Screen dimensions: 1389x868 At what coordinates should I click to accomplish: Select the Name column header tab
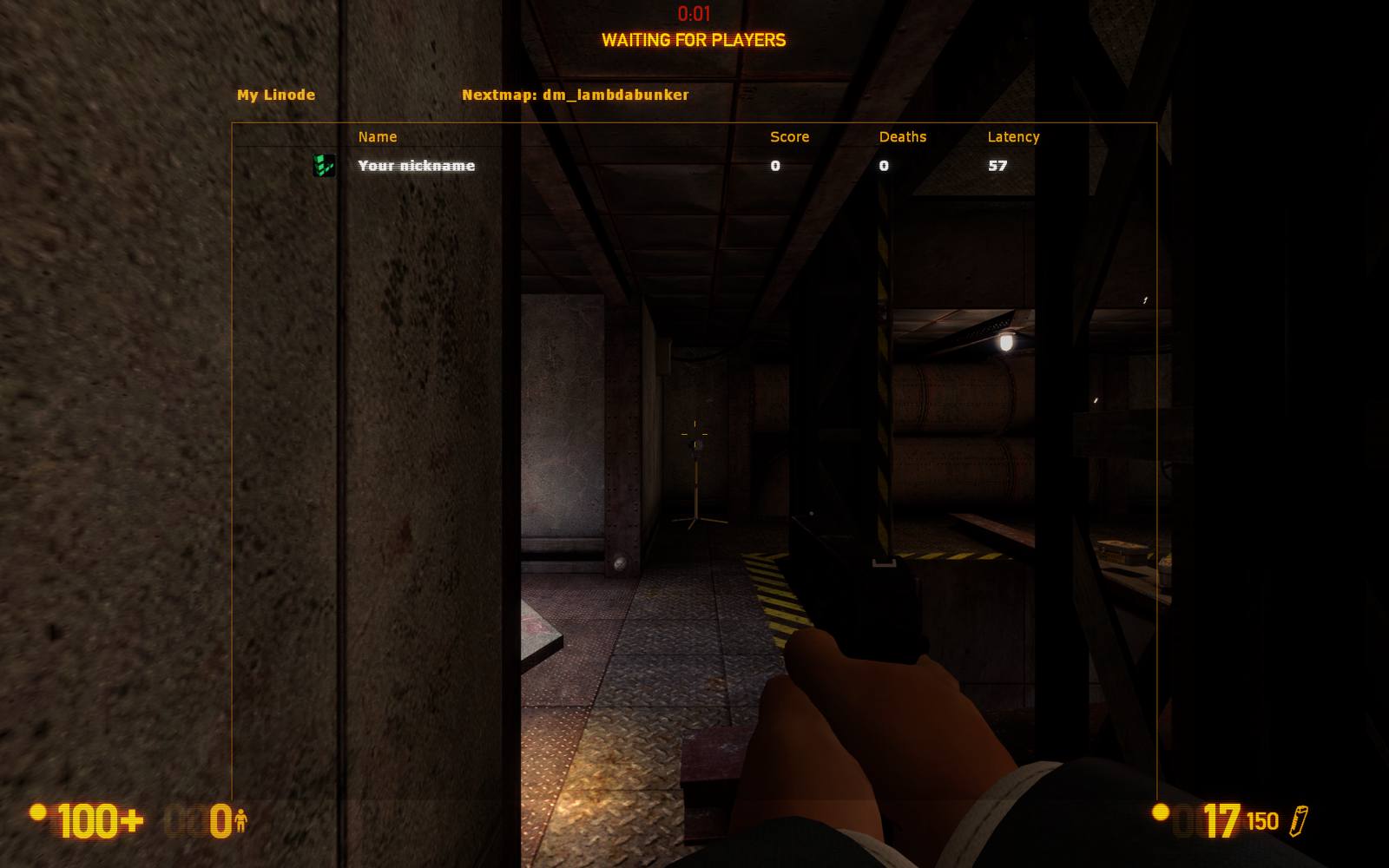(x=377, y=136)
